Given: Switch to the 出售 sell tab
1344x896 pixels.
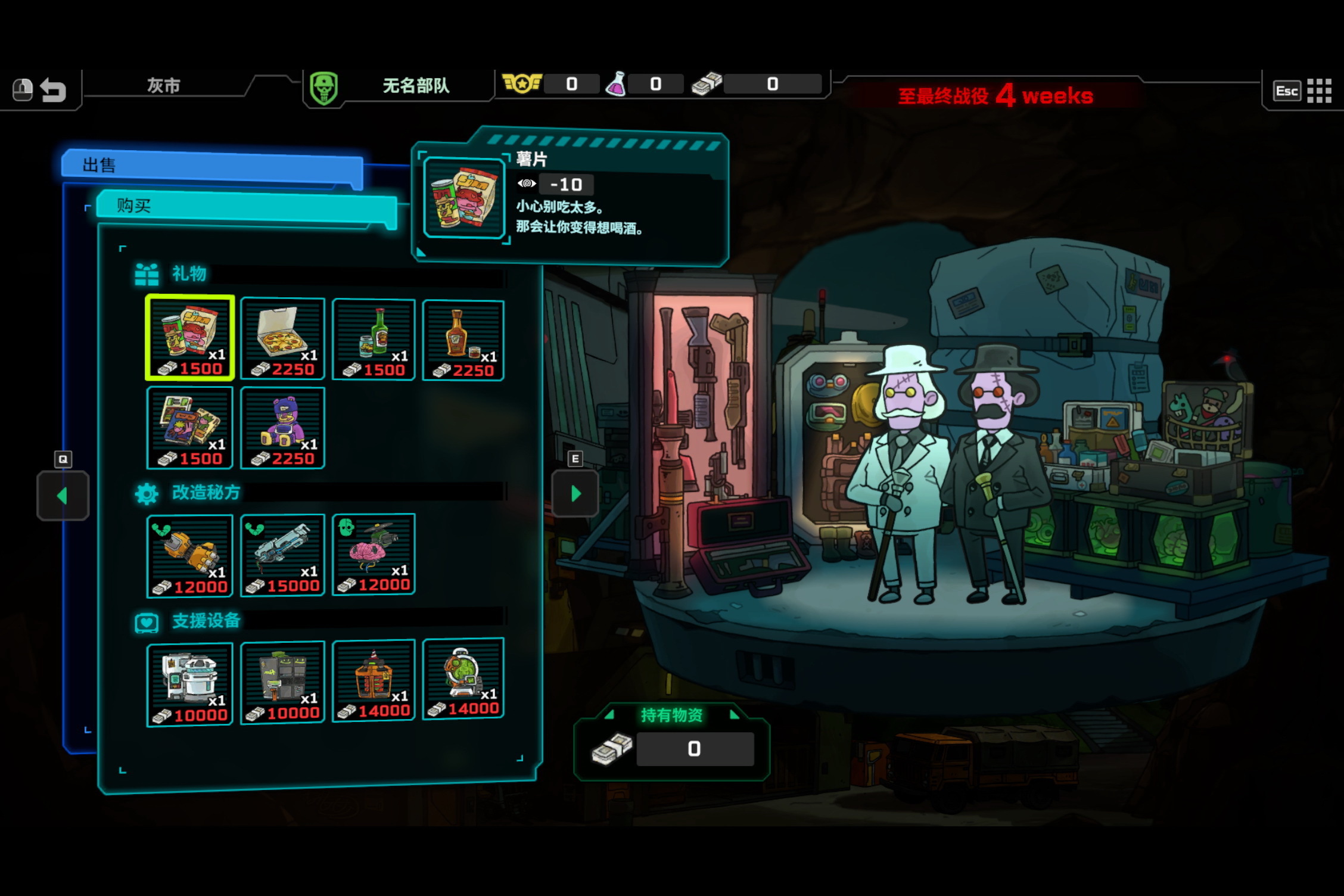Looking at the screenshot, I should [211, 165].
